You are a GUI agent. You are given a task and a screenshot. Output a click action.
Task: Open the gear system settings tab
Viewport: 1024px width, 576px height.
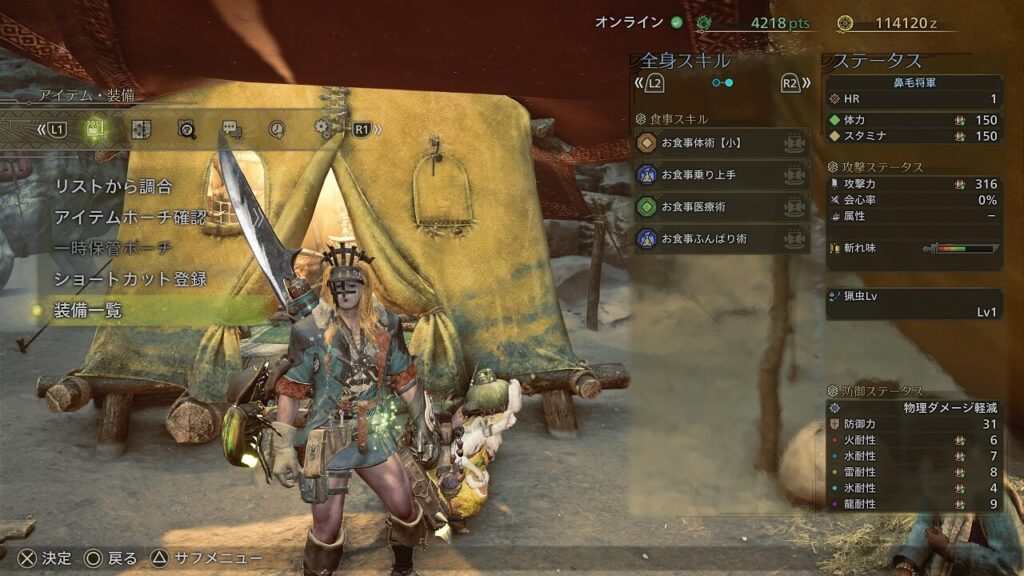322,129
